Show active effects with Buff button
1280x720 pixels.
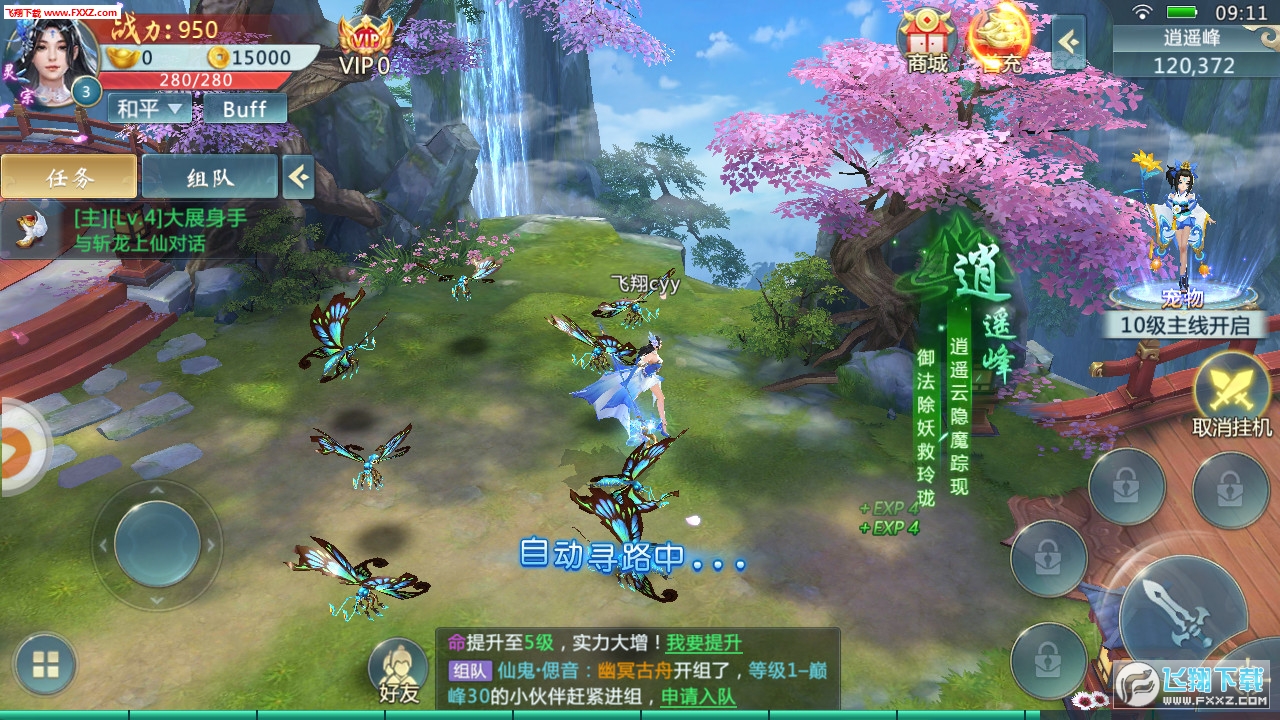click(245, 108)
